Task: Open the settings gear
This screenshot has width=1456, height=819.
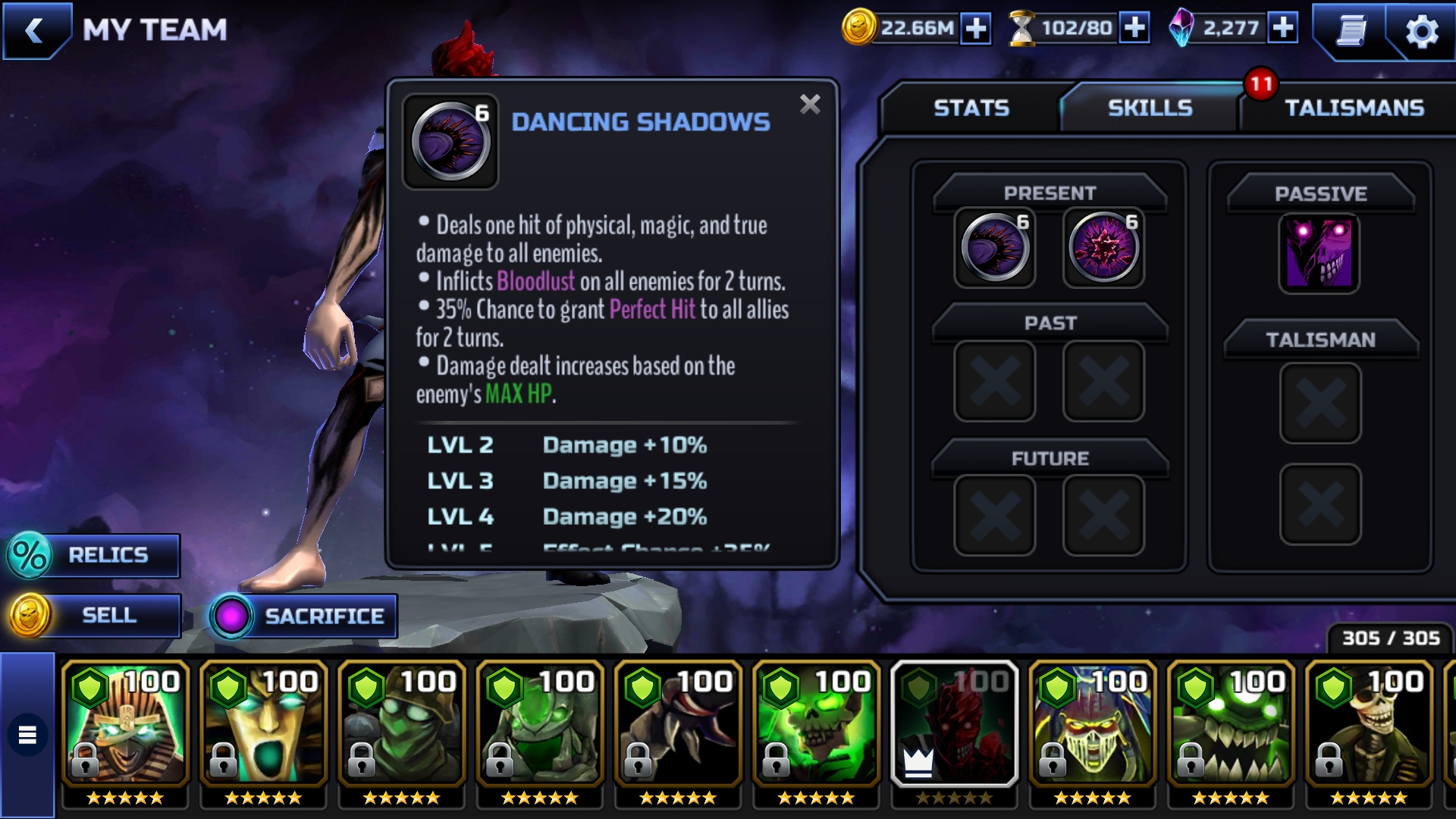Action: (1421, 32)
